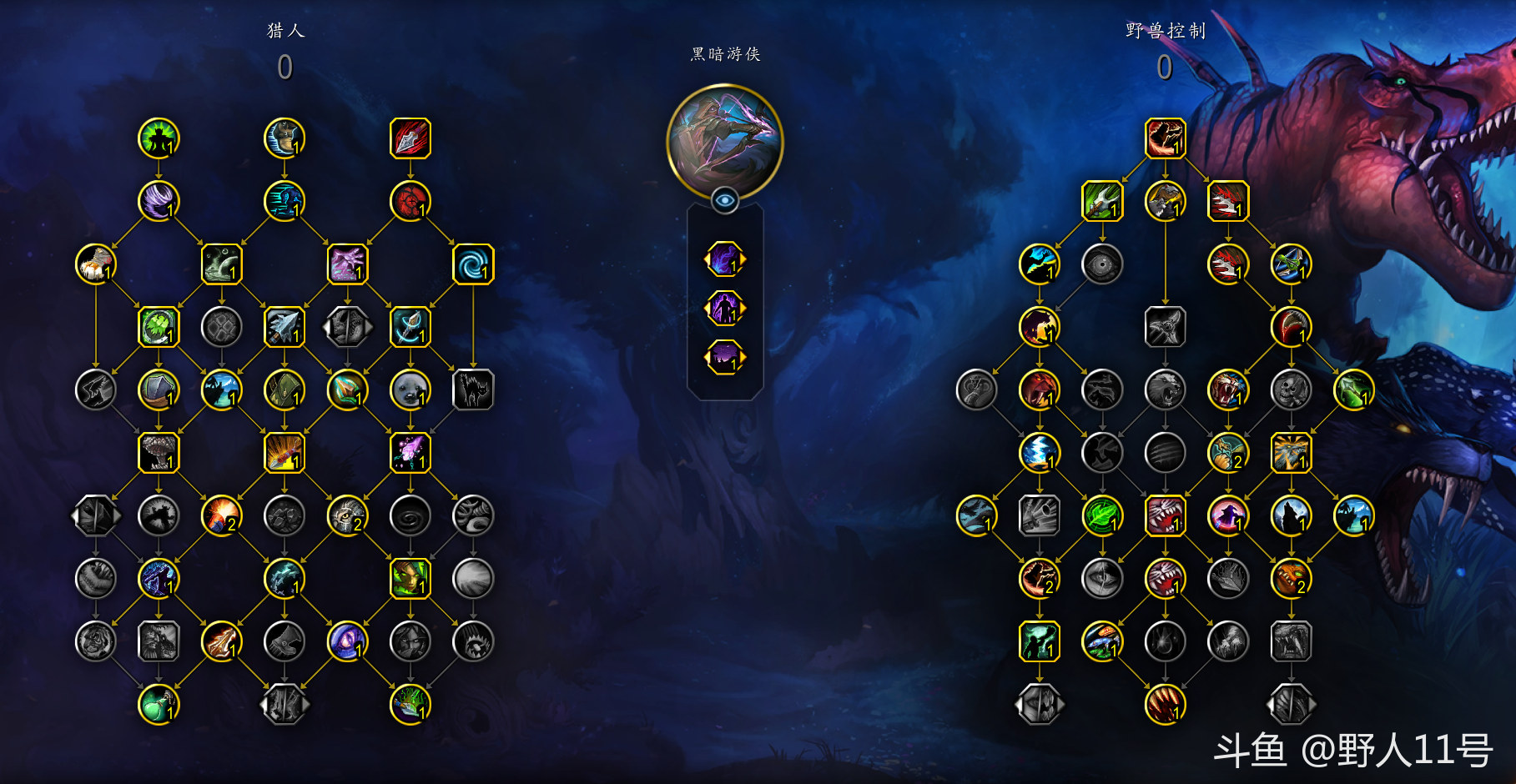Select the green axe square talent
This screenshot has height=784, width=1516.
pyautogui.click(x=1102, y=201)
